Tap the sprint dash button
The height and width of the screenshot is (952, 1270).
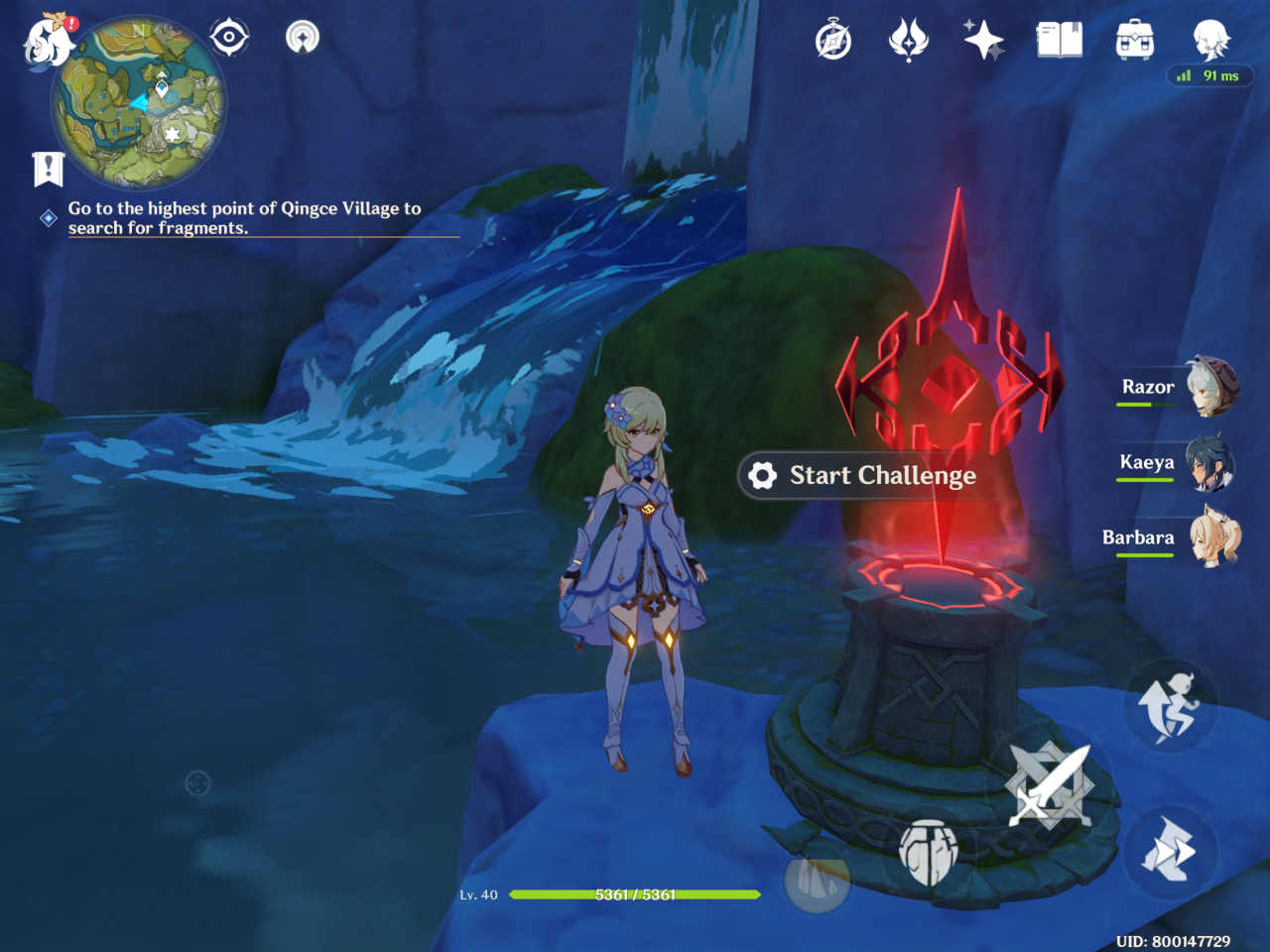pyautogui.click(x=1171, y=851)
